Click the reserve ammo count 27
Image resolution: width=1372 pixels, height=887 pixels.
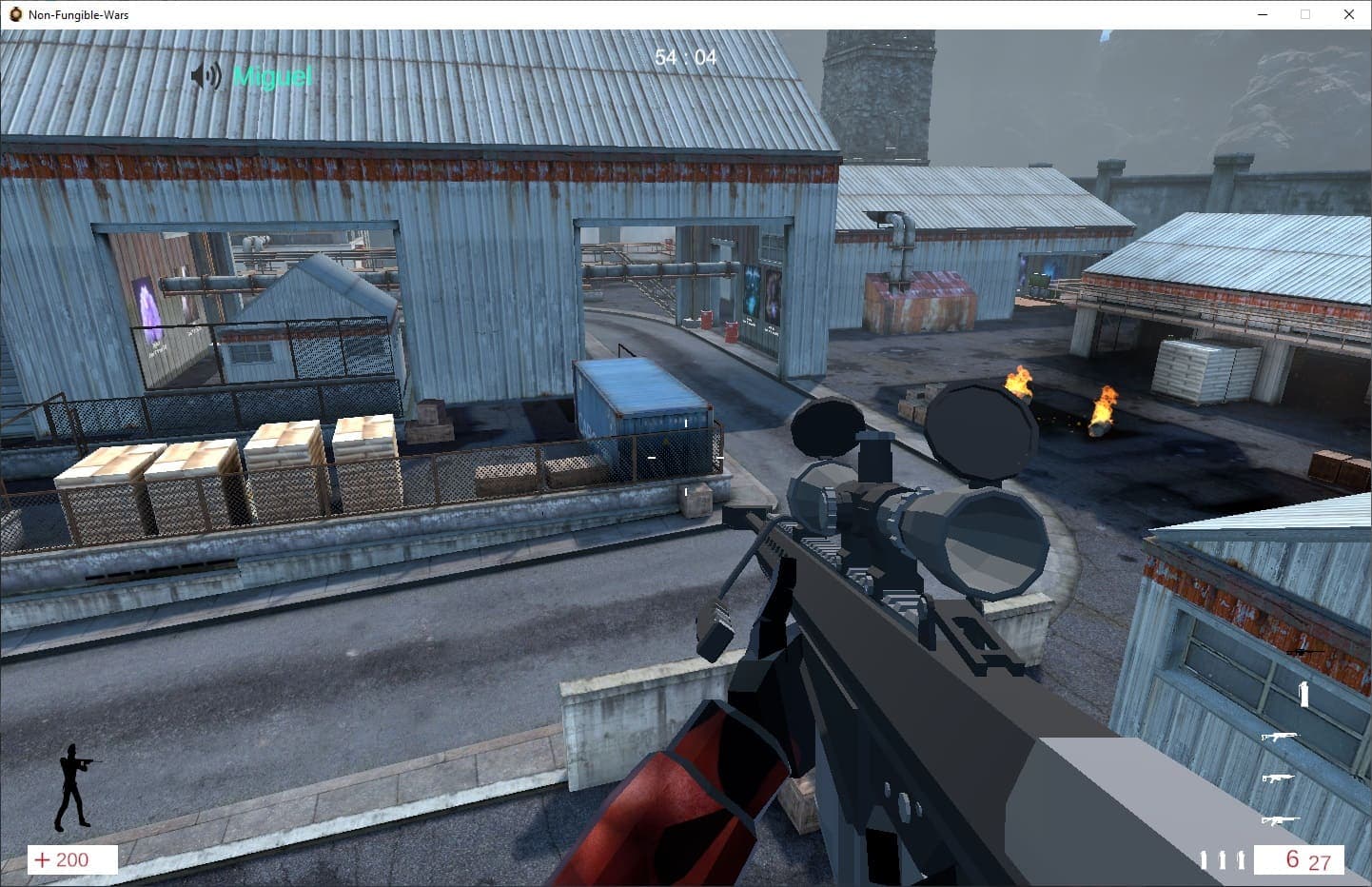click(x=1319, y=862)
